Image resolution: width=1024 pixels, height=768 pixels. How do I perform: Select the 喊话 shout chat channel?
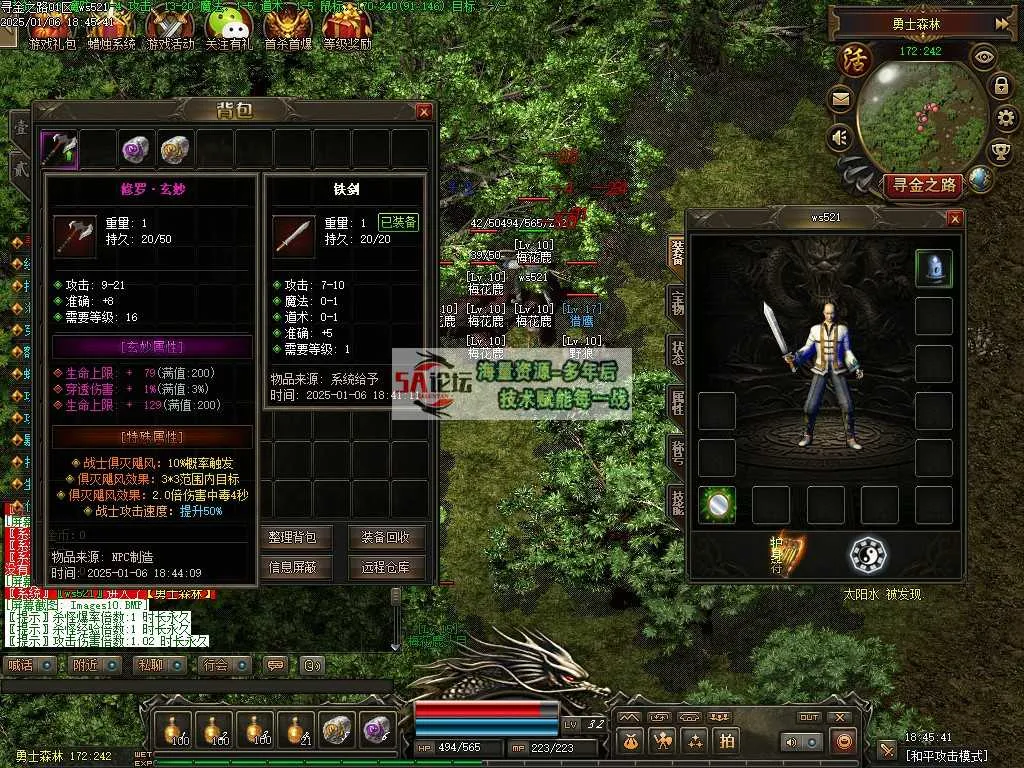(x=20, y=665)
